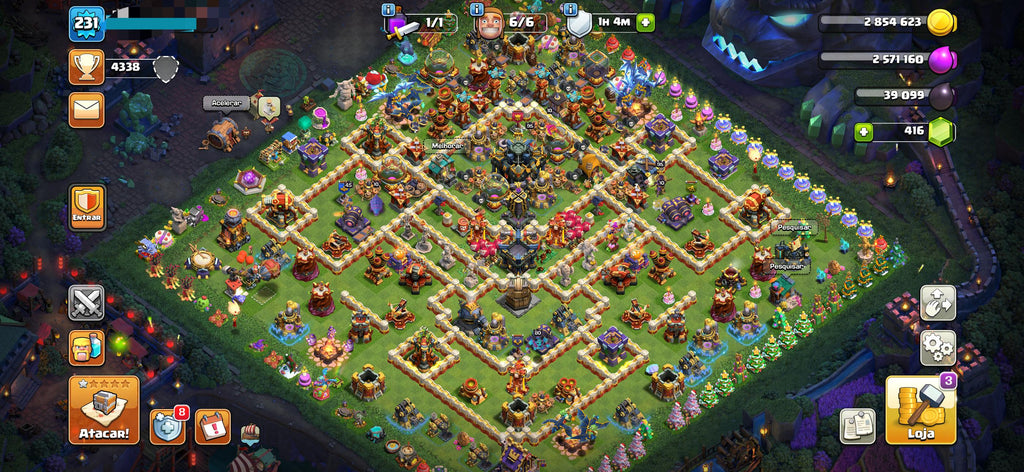Show info for the 1/1 laboratory slot
This screenshot has width=1024, height=472.
coord(390,10)
